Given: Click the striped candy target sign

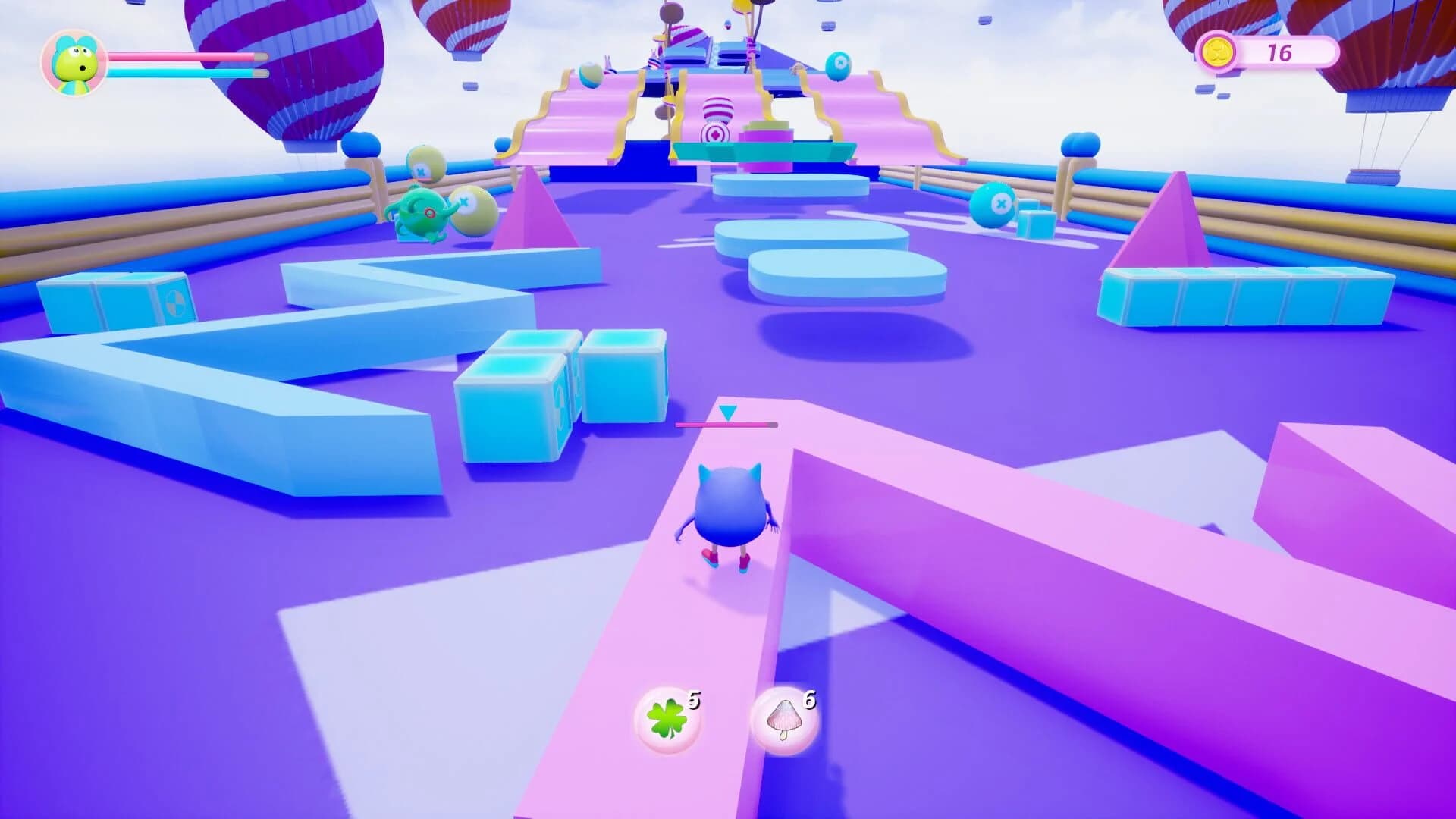Looking at the screenshot, I should click(x=716, y=115).
